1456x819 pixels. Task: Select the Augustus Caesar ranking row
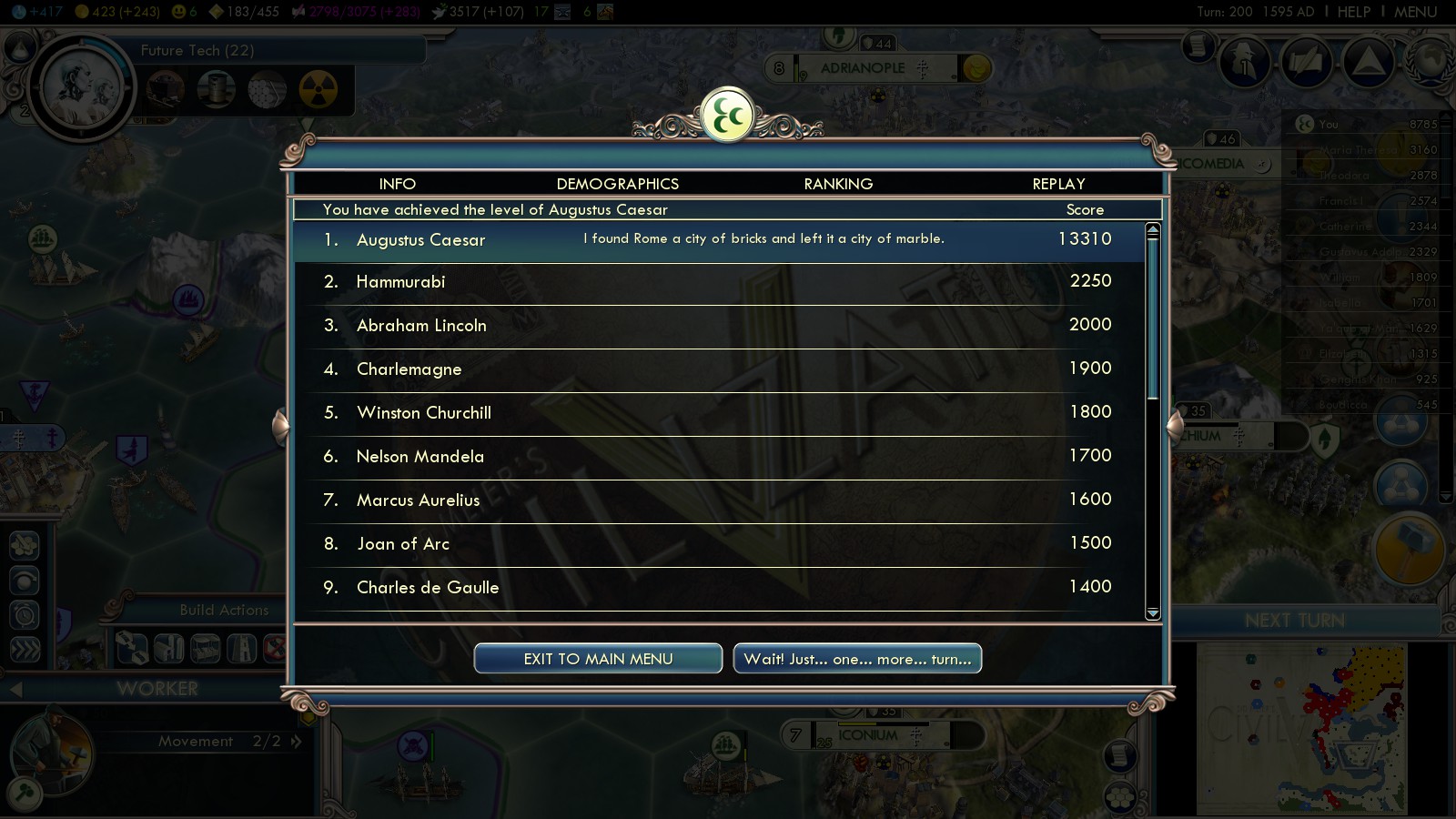coord(719,240)
